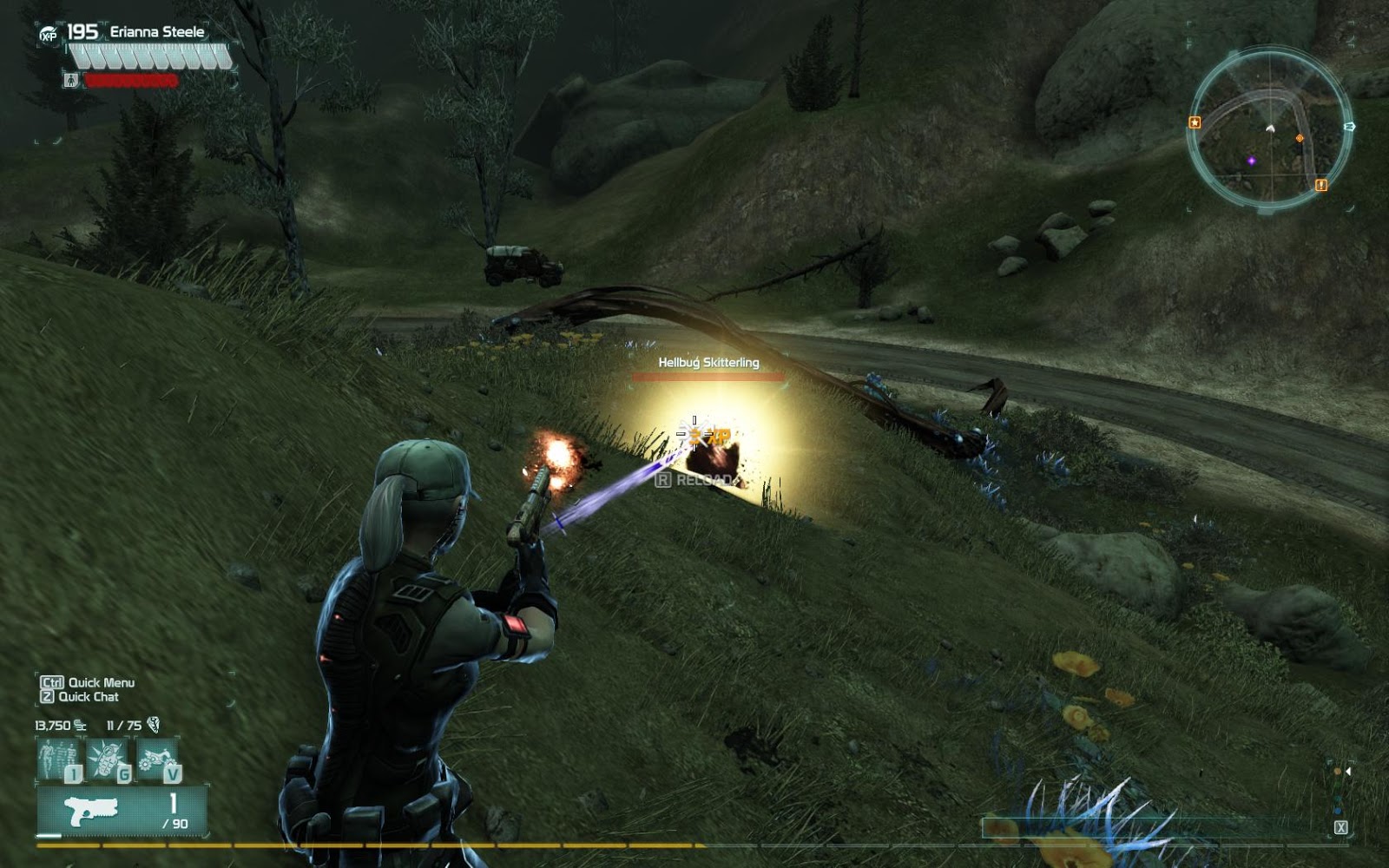Click the north indicator on the minimap edge
The width and height of the screenshot is (1389, 868).
[x=1349, y=127]
